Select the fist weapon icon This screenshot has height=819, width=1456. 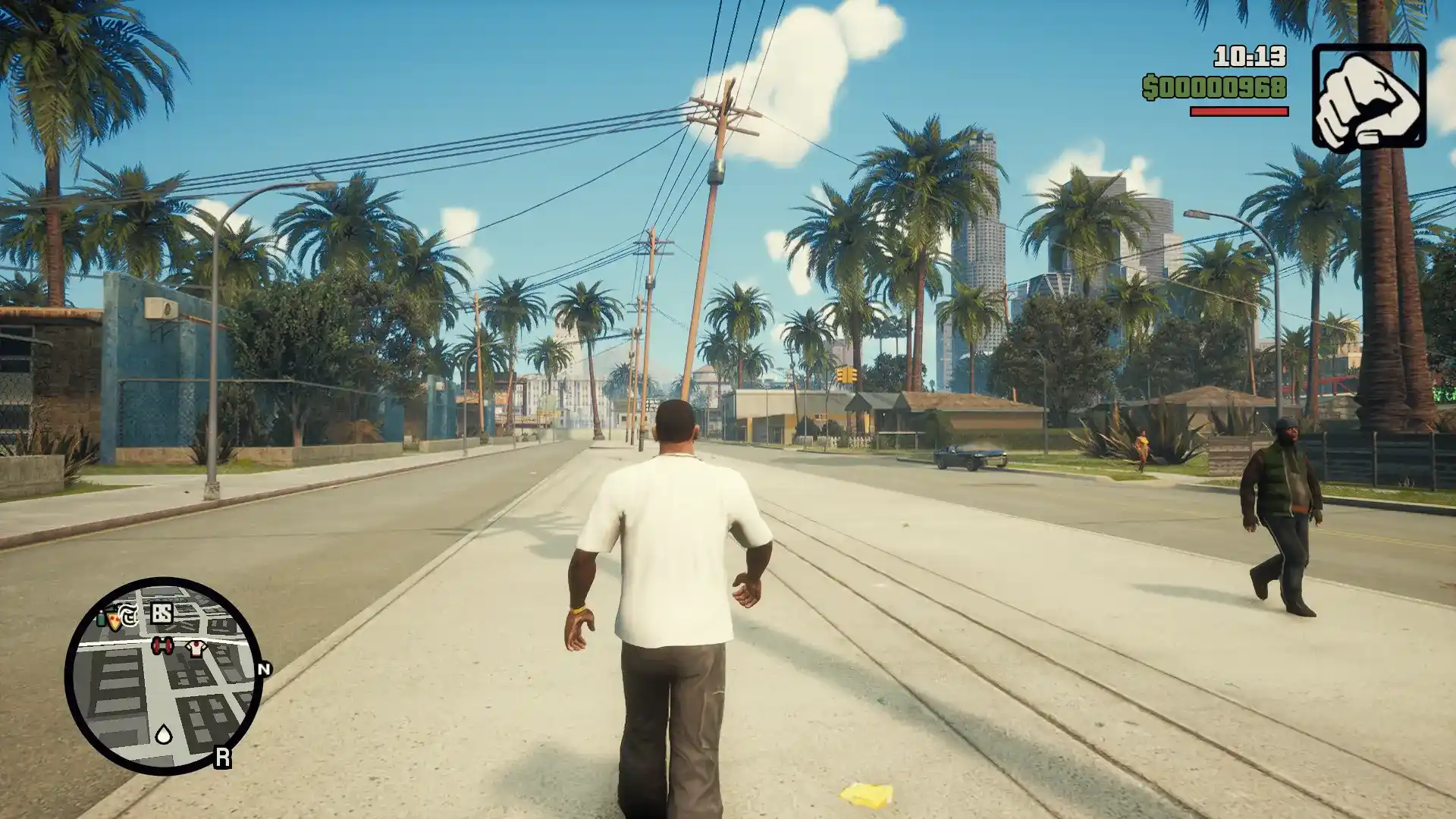point(1369,97)
